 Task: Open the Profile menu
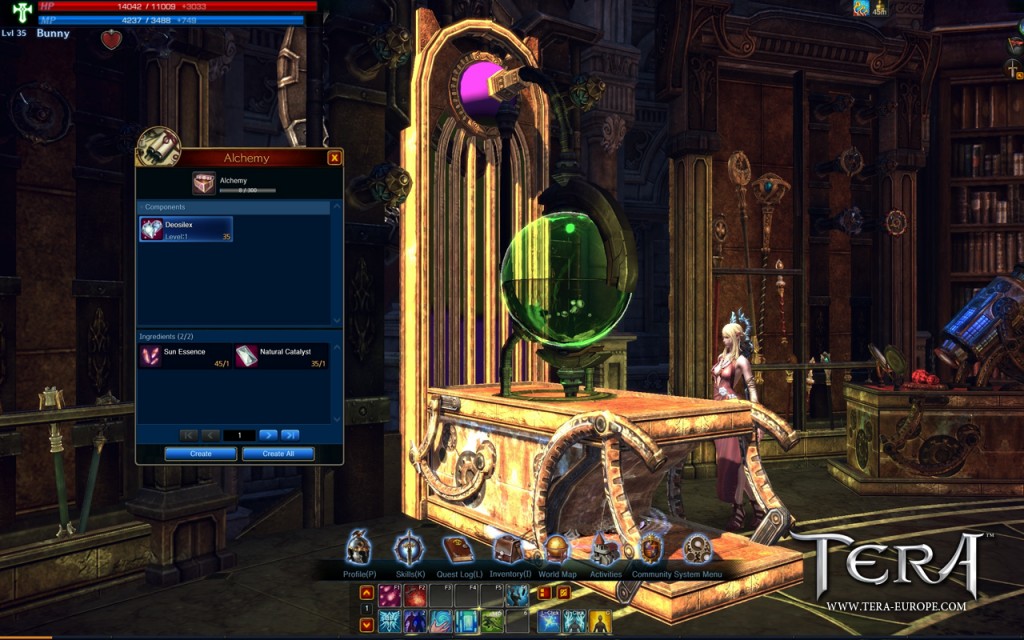pos(359,550)
